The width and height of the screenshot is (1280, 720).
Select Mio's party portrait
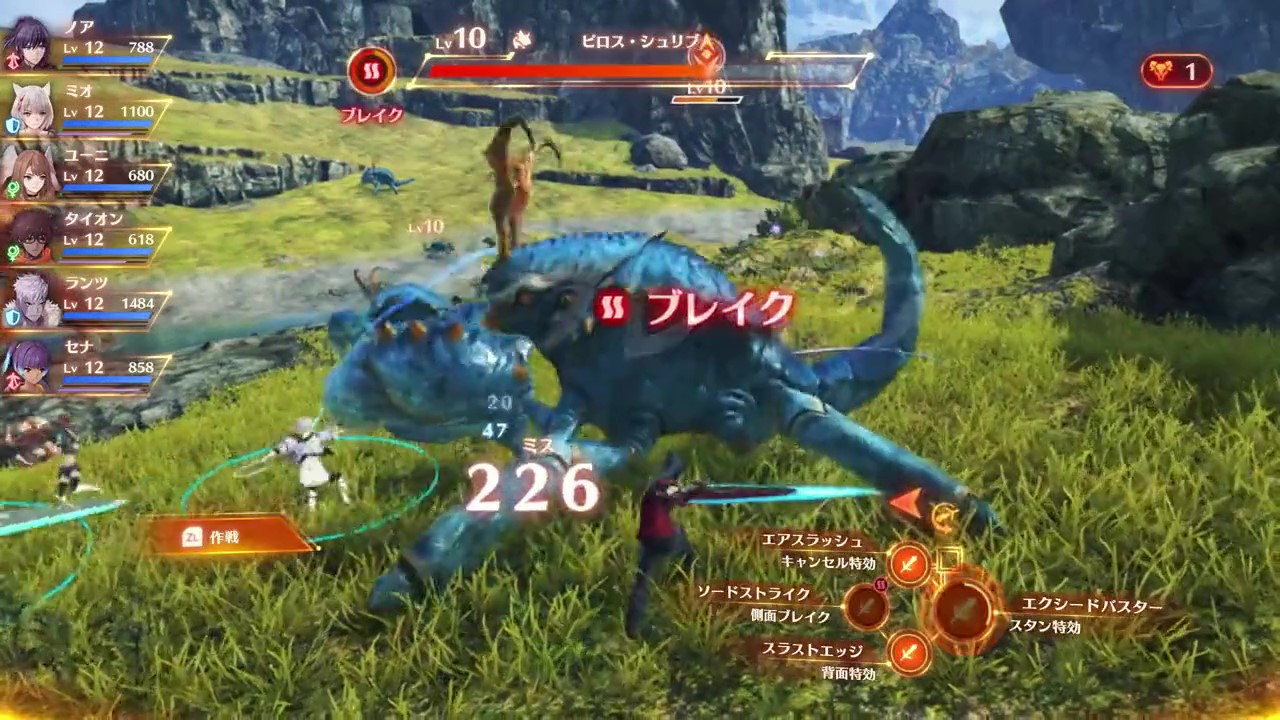[x=32, y=109]
